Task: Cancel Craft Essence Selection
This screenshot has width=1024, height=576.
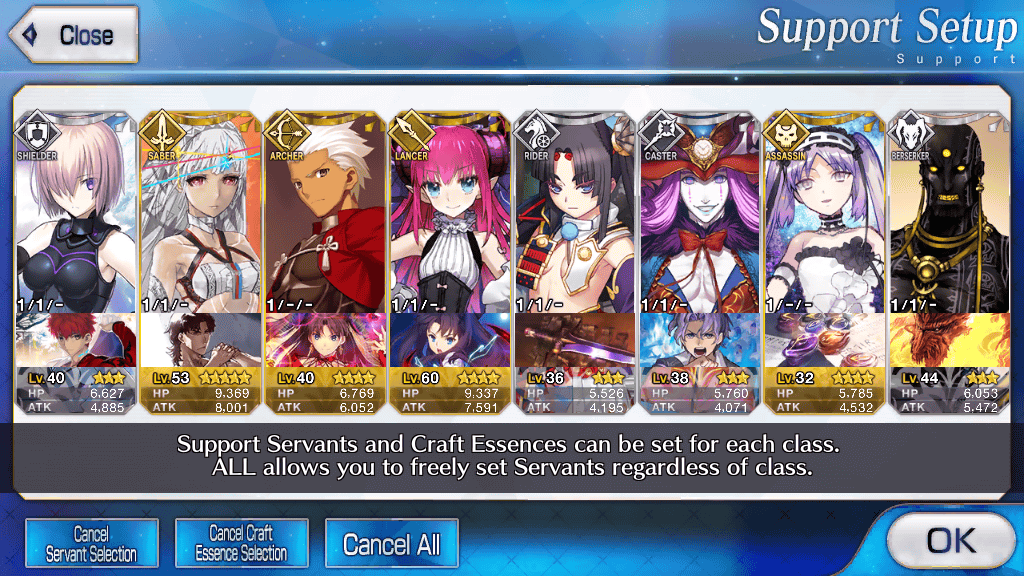Action: (x=241, y=544)
